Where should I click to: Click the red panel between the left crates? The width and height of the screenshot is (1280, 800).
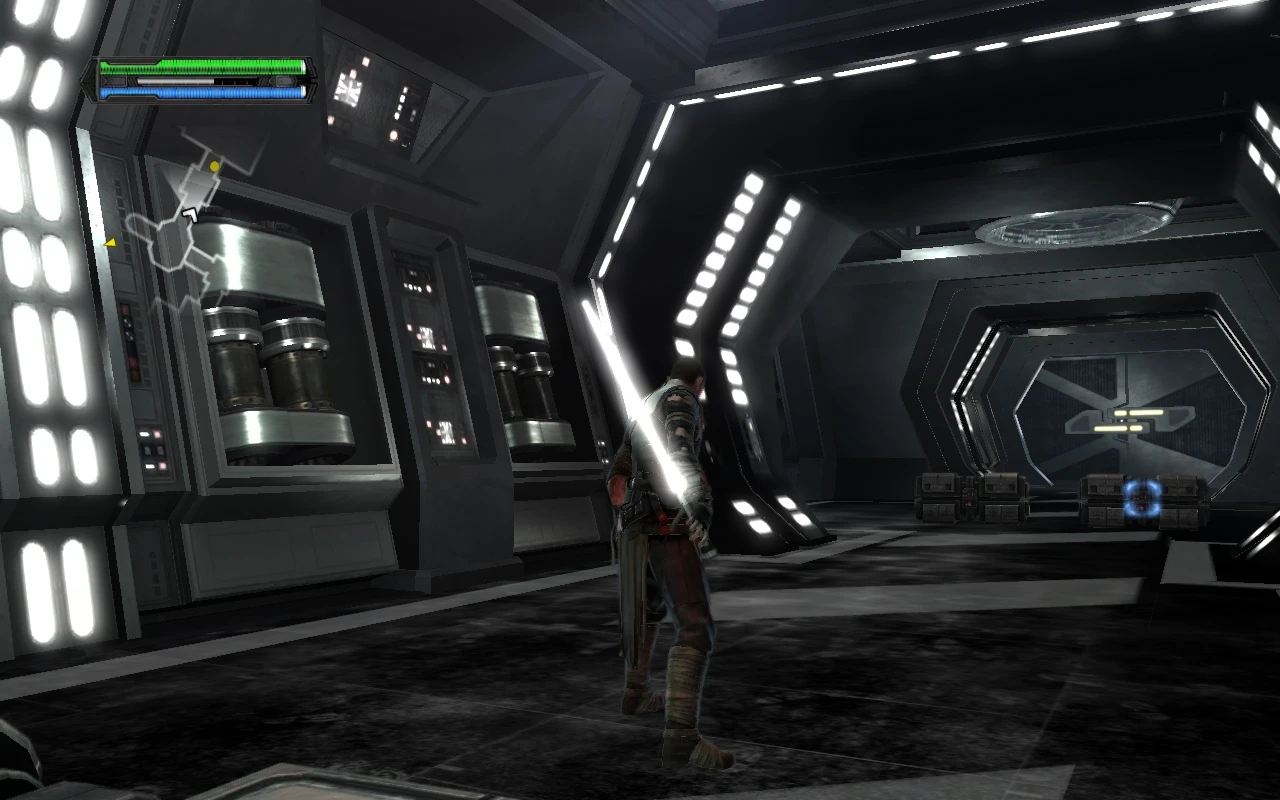968,497
